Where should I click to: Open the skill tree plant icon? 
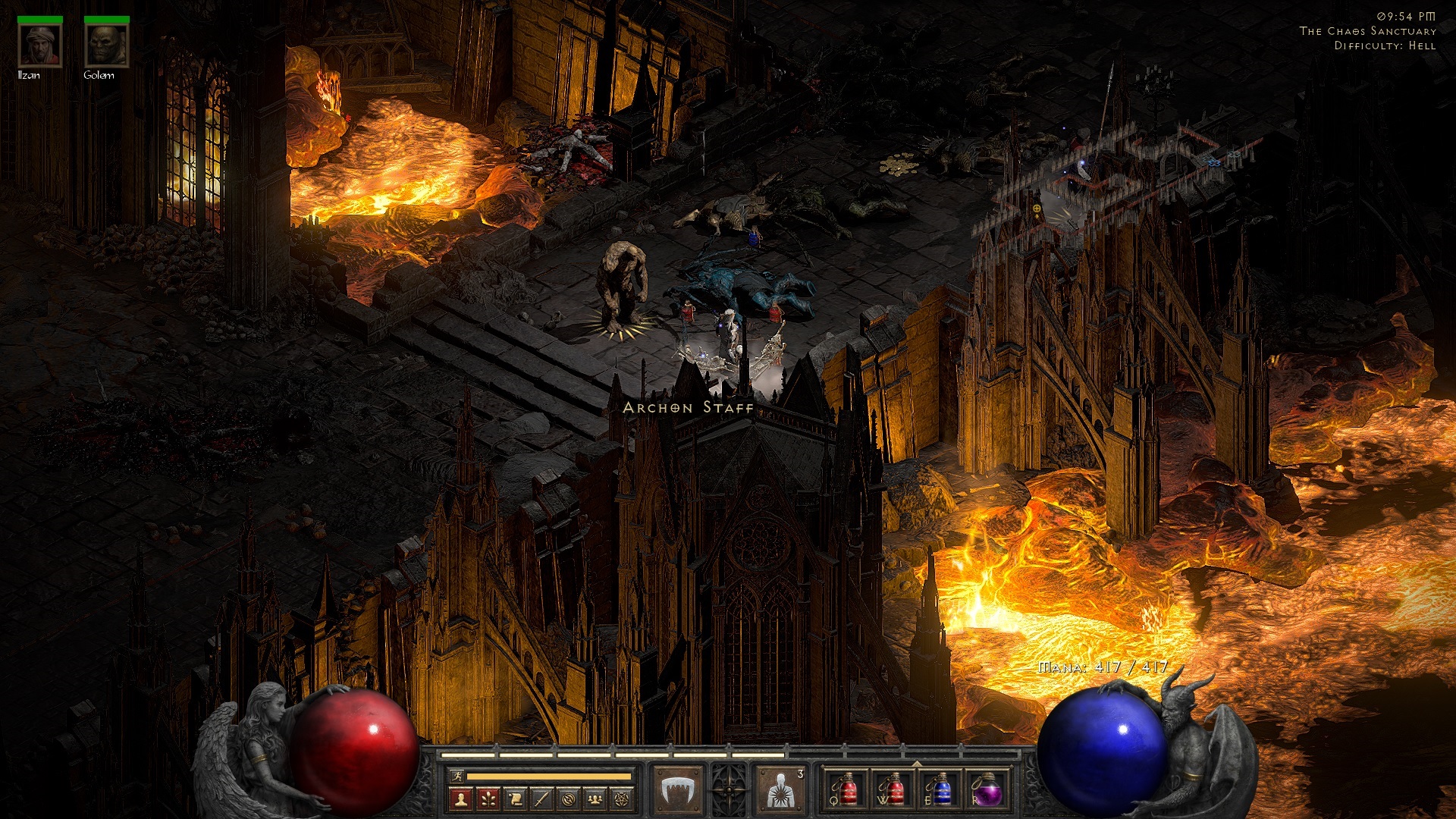point(488,799)
